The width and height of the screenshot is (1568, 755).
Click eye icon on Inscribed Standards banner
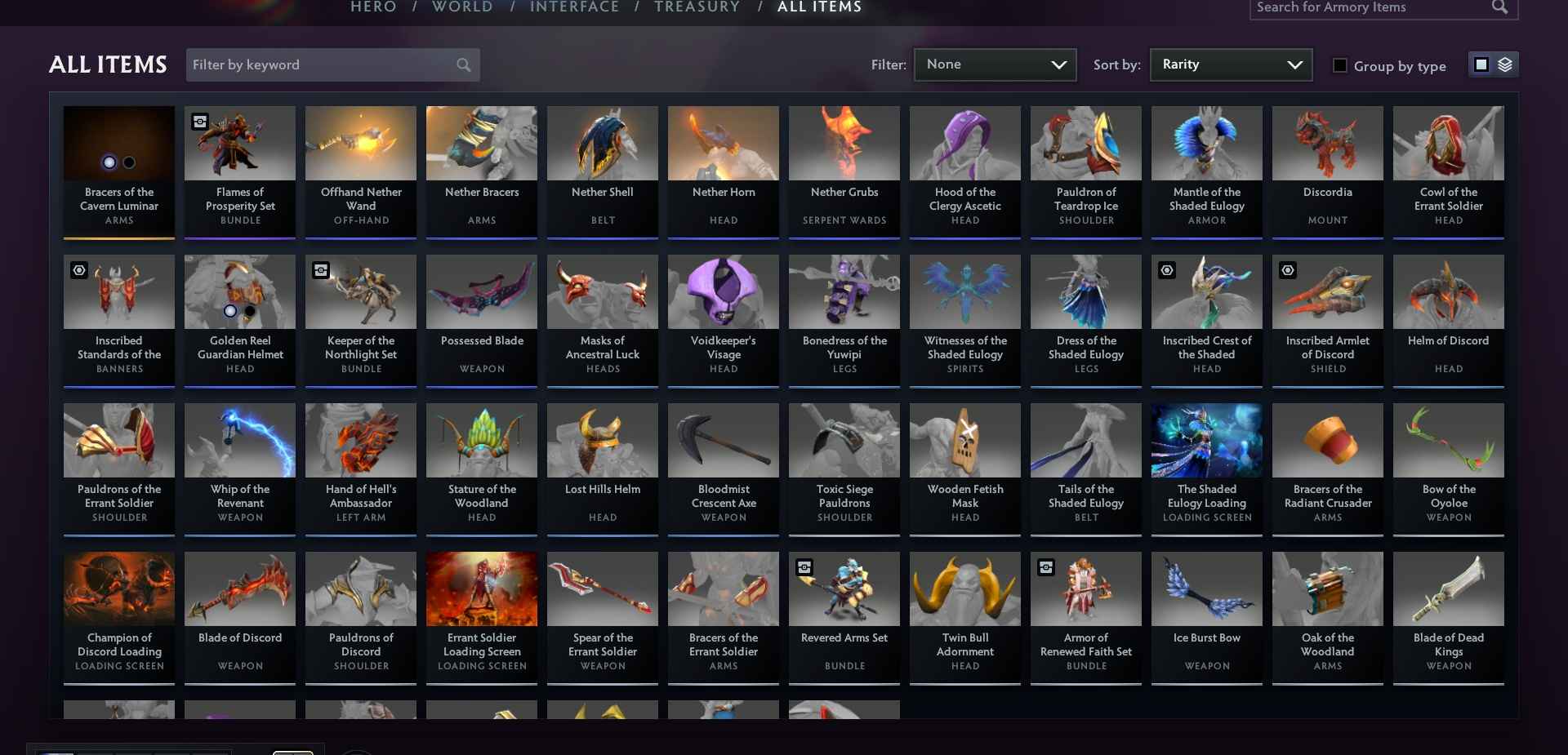[x=78, y=270]
